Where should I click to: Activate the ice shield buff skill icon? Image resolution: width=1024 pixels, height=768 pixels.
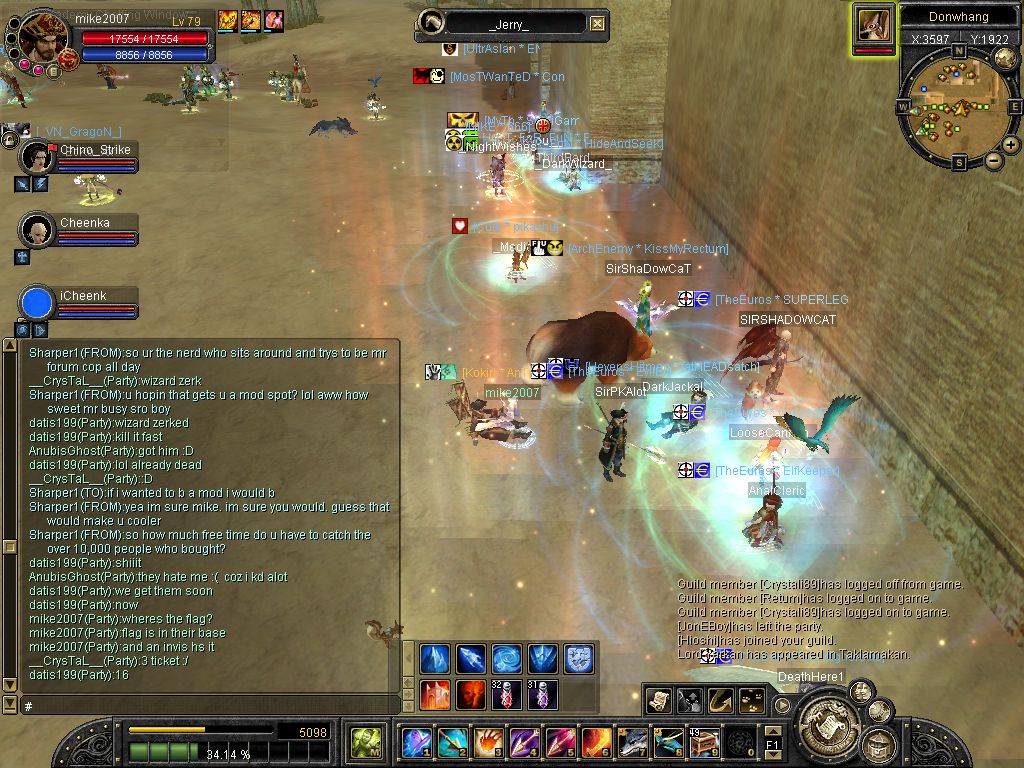coord(580,658)
